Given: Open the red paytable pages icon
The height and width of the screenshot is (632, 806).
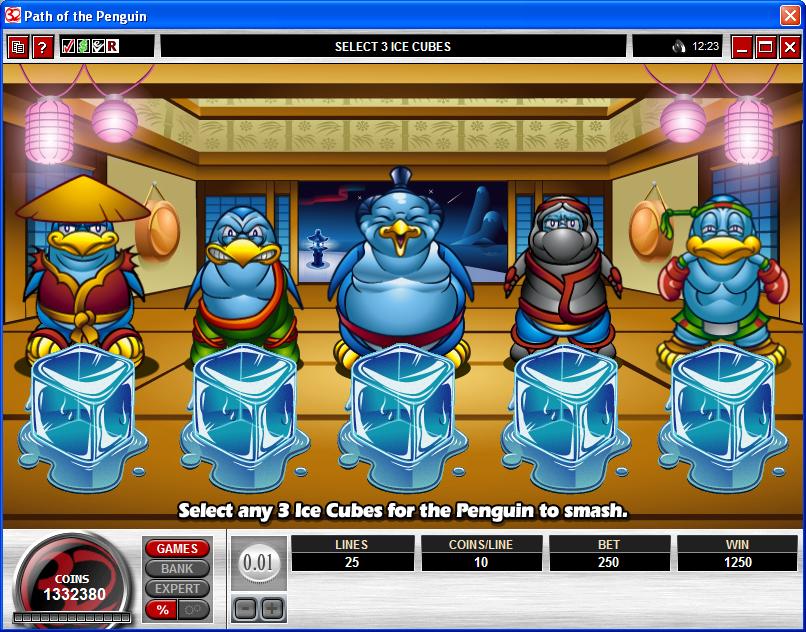Looking at the screenshot, I should (x=18, y=47).
